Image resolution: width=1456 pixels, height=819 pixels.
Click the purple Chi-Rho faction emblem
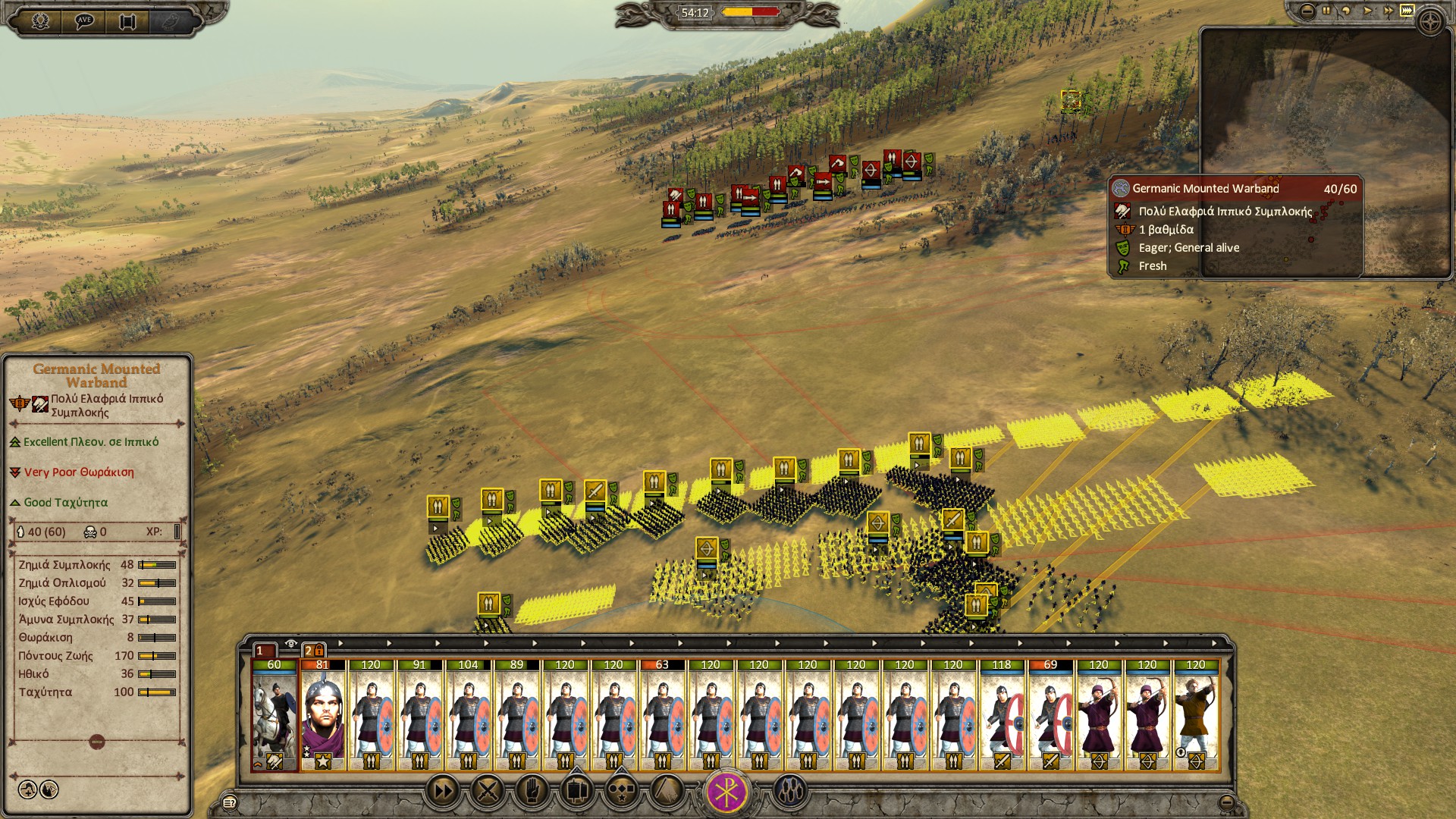pyautogui.click(x=727, y=792)
